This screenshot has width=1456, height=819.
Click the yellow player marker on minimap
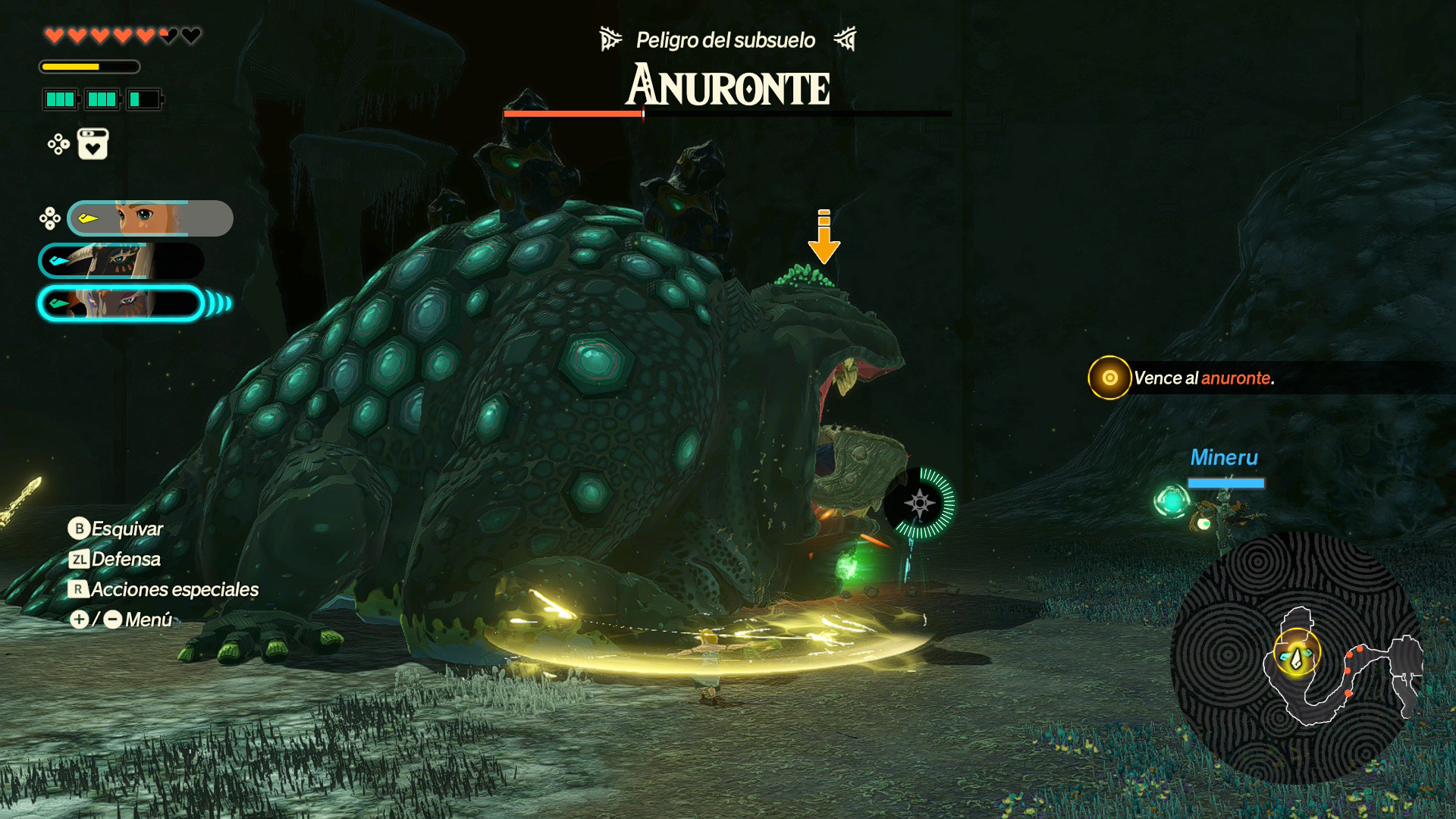[x=1296, y=654]
